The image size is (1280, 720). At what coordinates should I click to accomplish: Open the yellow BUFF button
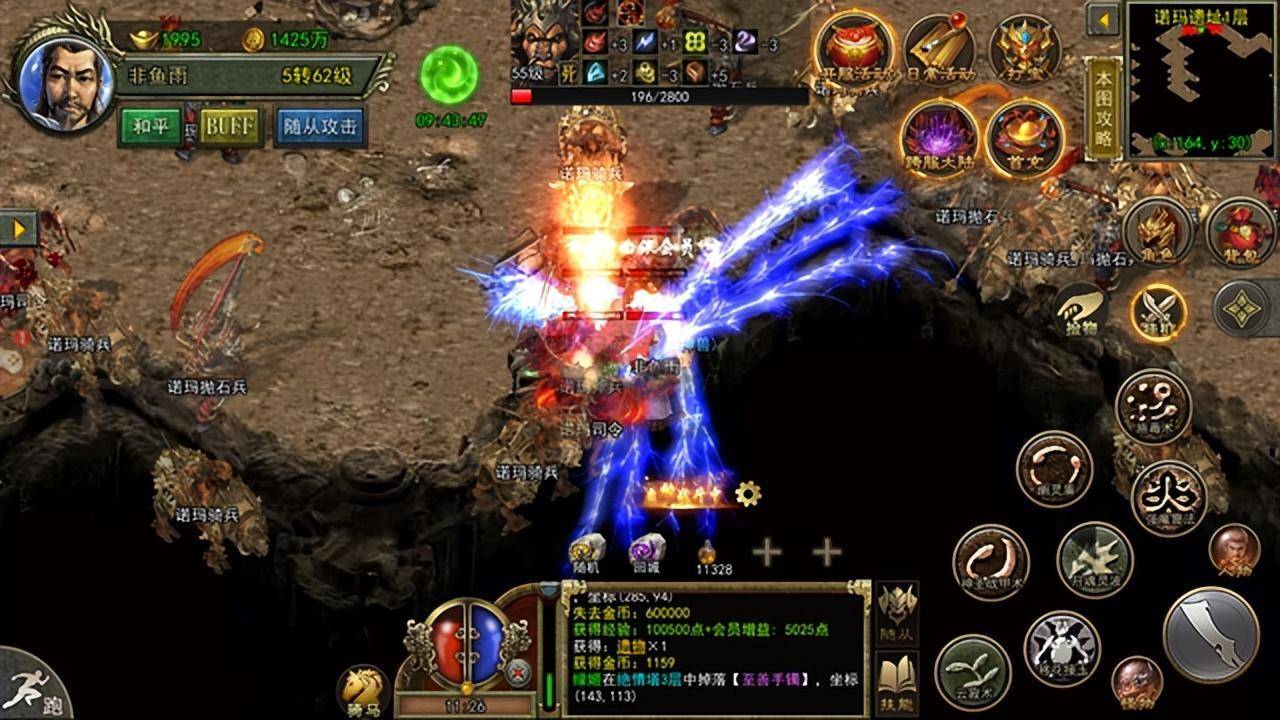coord(230,126)
